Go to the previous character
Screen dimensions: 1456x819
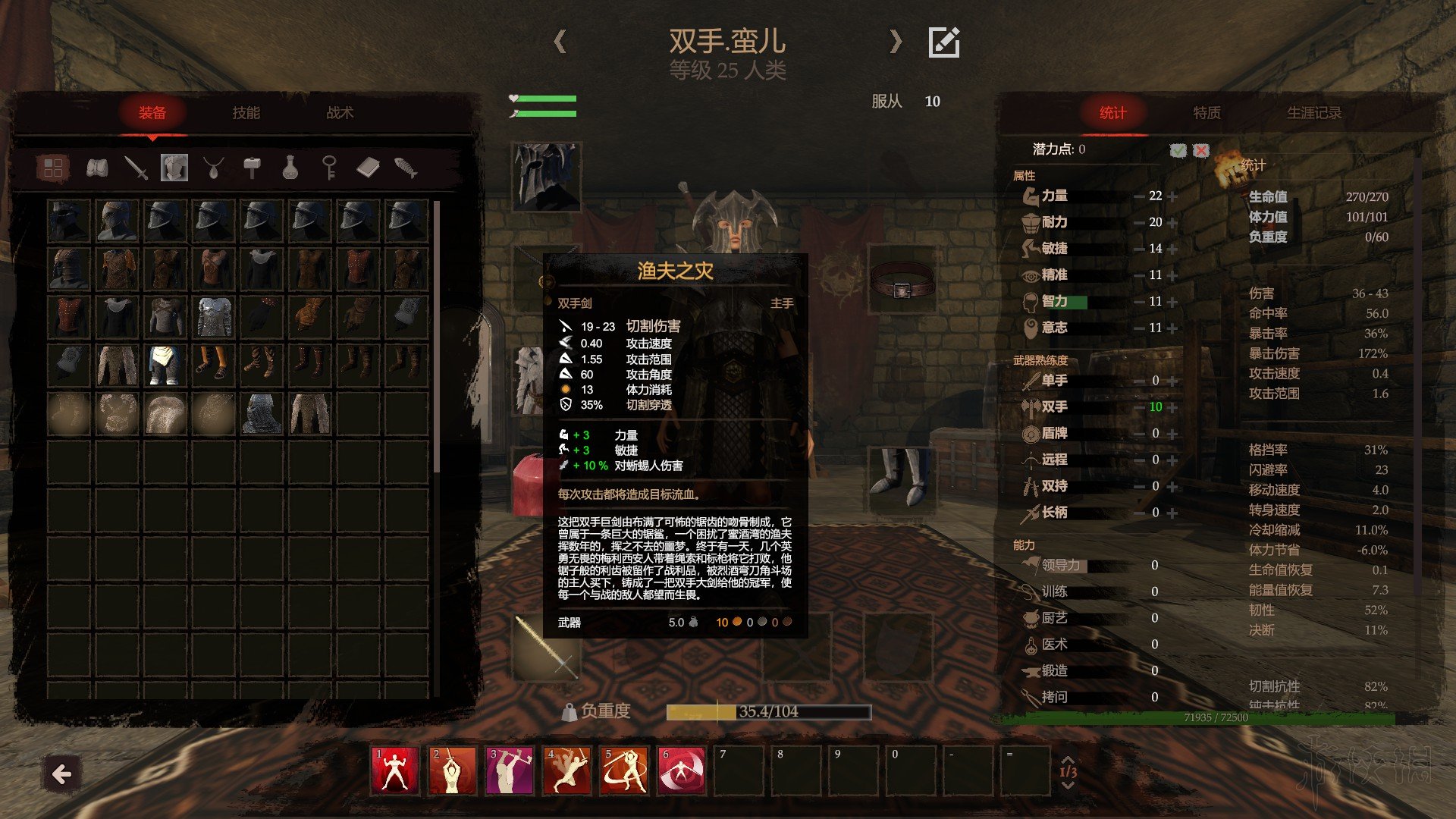click(x=560, y=41)
